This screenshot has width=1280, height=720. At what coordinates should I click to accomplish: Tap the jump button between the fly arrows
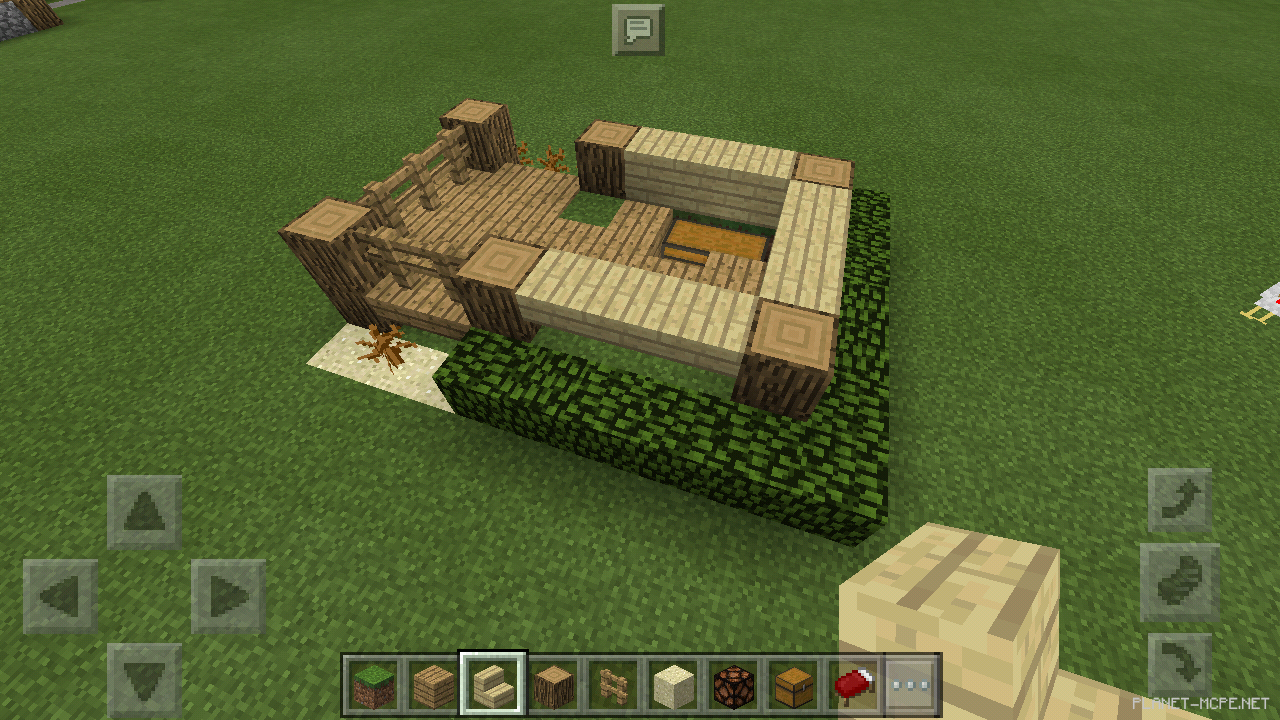pyautogui.click(x=1180, y=582)
